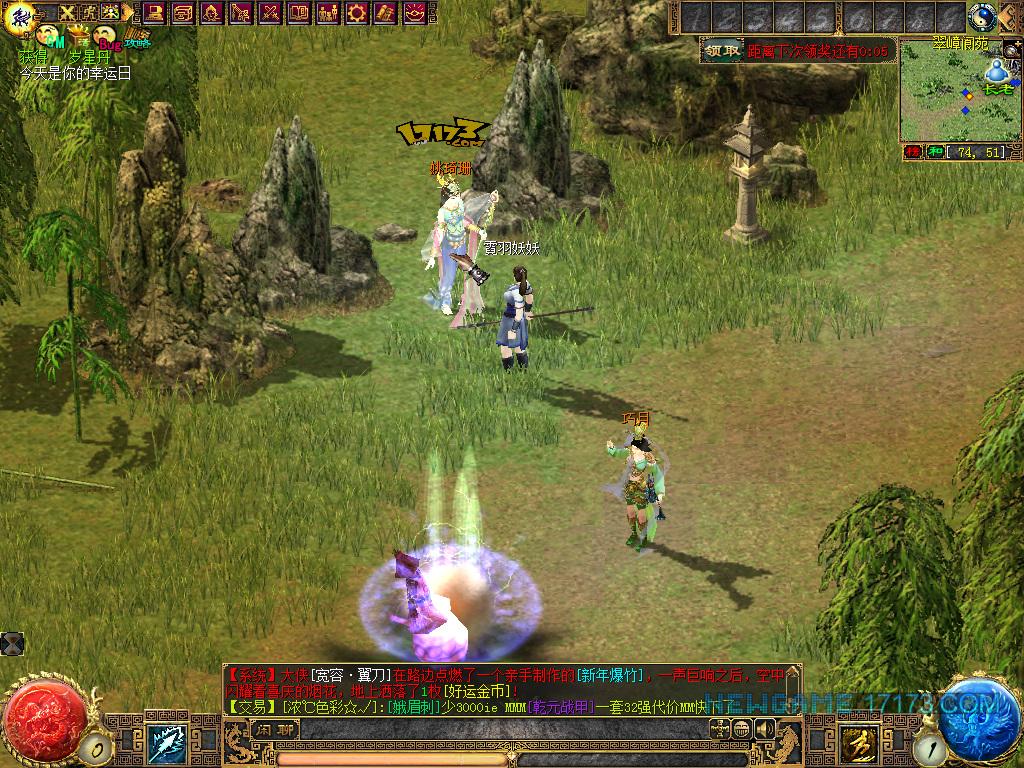Open the gear settings icon
This screenshot has width=1024, height=768.
(357, 13)
